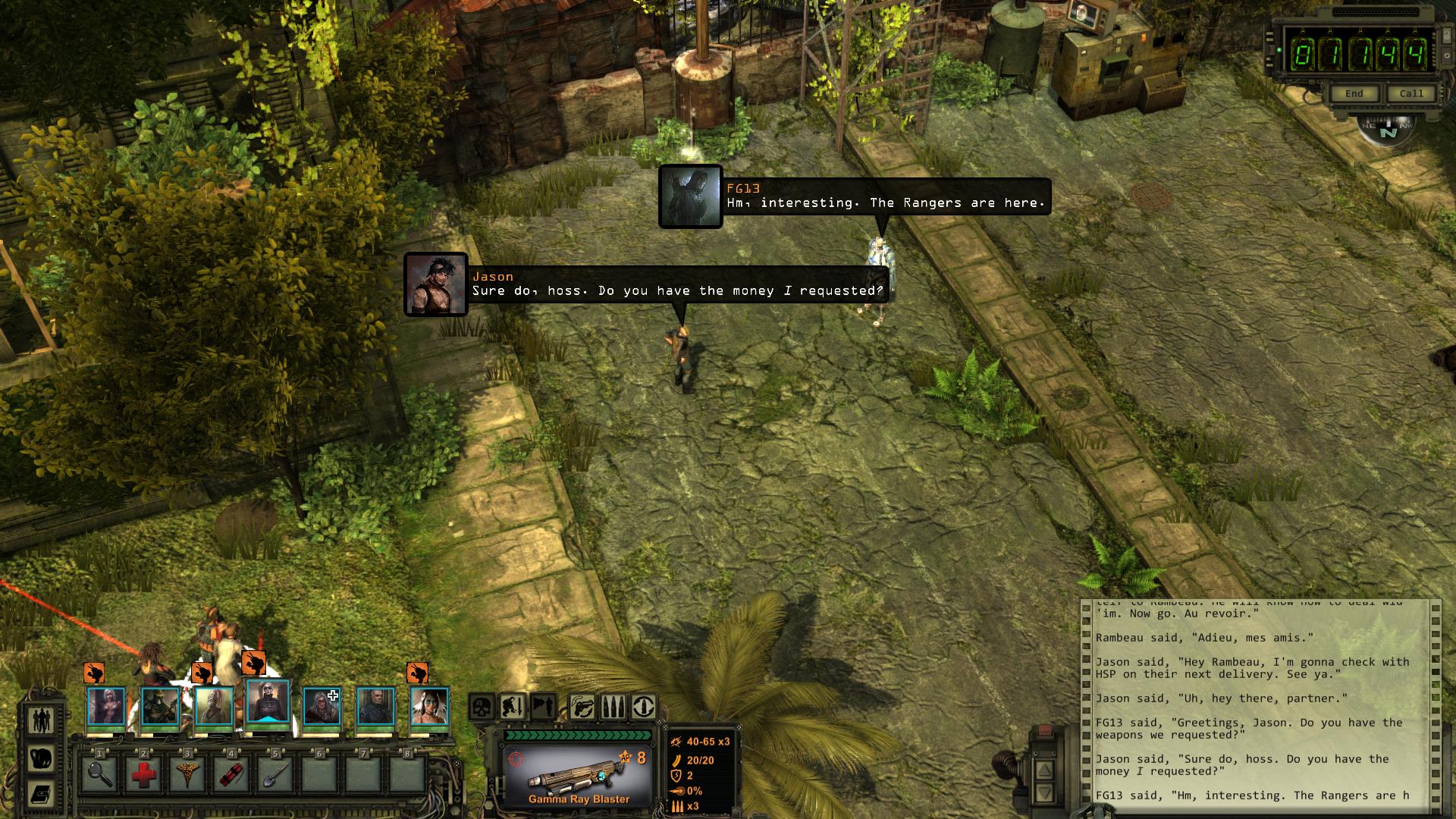Open the backpack inventory icon
The width and height of the screenshot is (1456, 819).
42,758
